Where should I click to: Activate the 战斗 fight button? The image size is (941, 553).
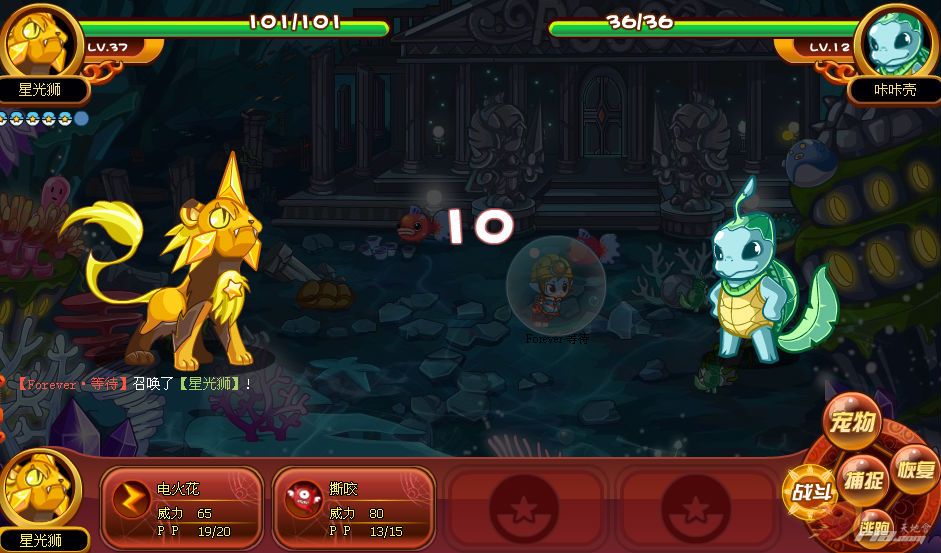[811, 492]
